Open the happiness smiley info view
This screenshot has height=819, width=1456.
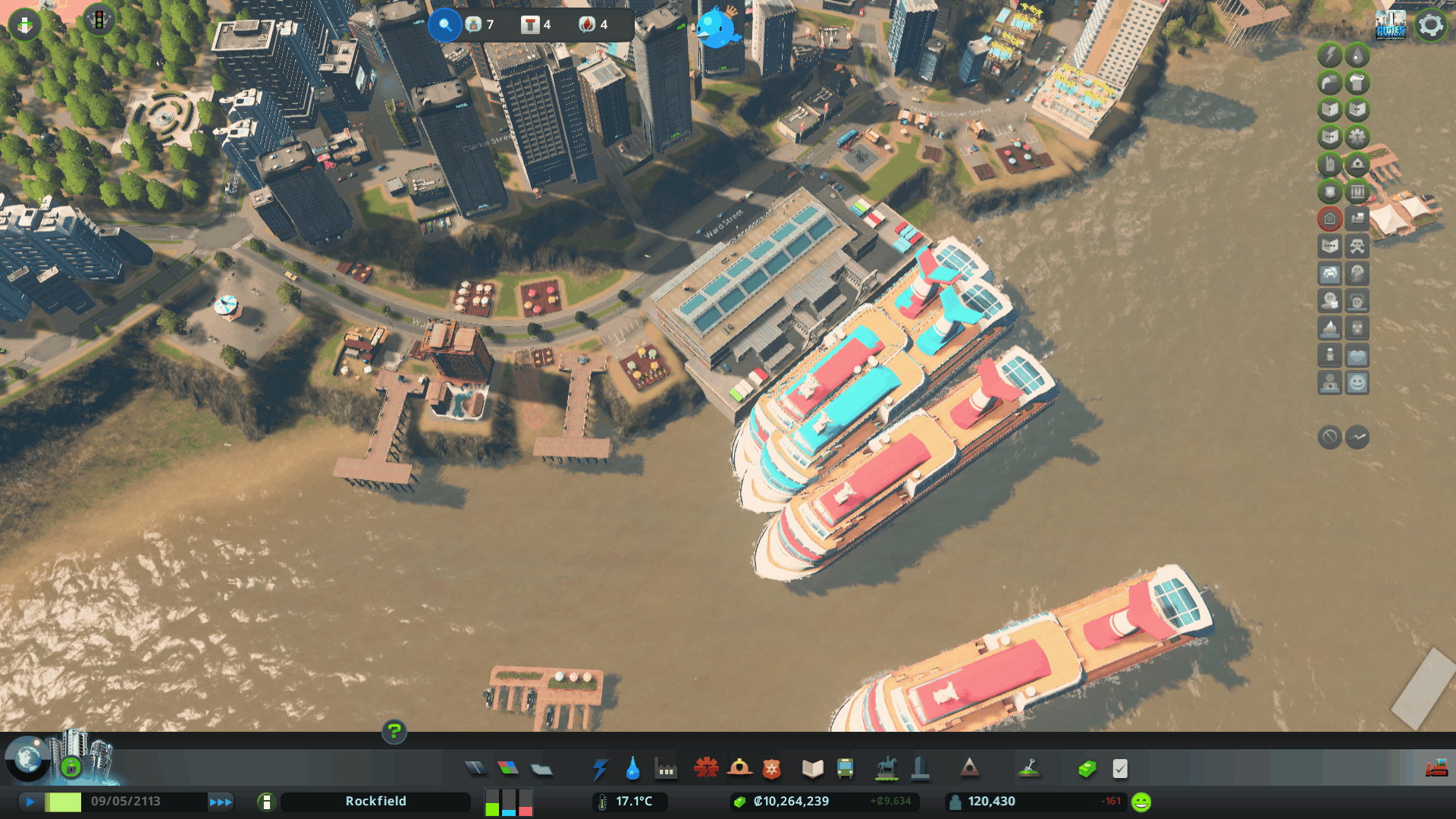(x=1357, y=383)
